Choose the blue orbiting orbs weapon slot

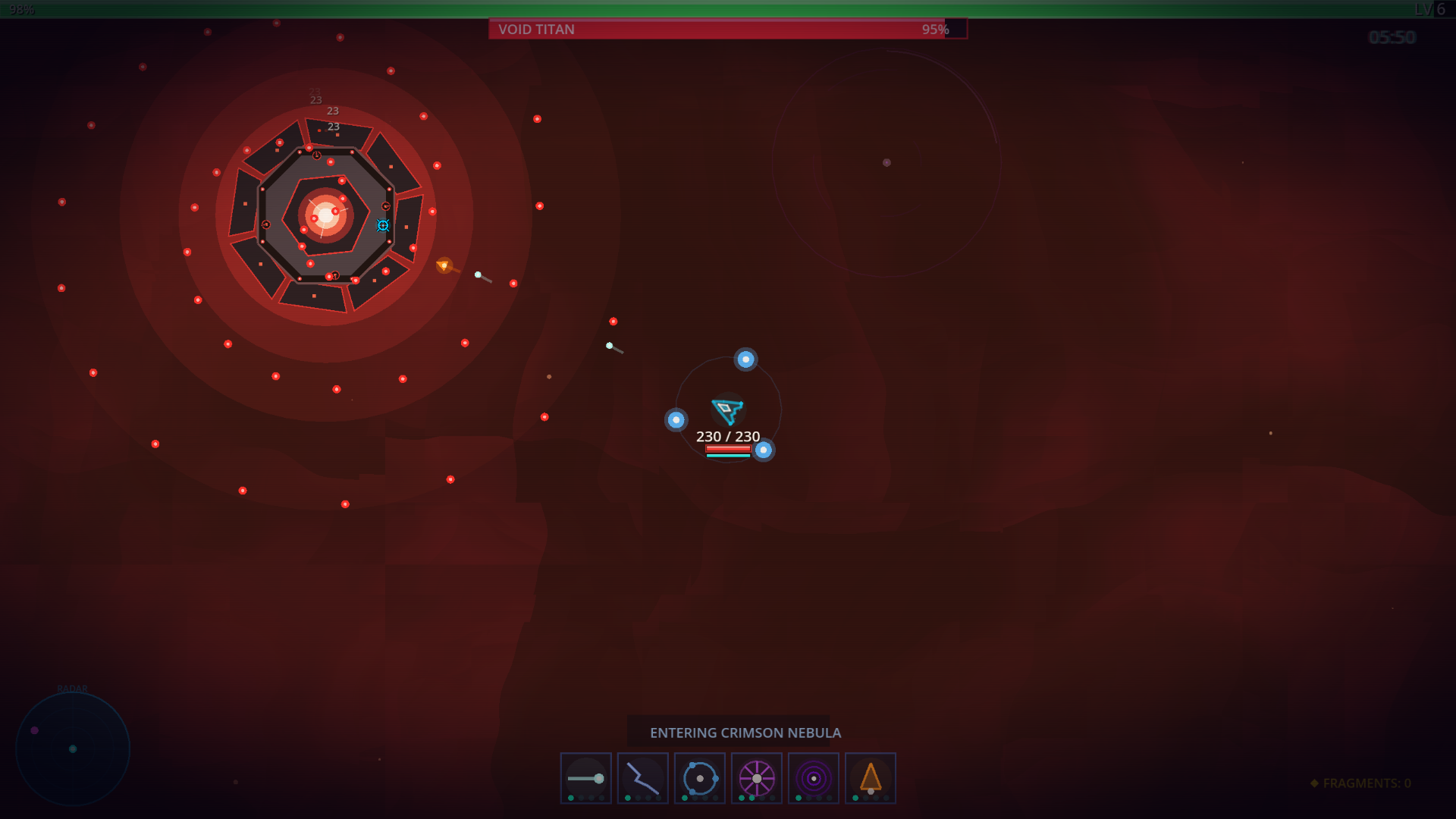pyautogui.click(x=699, y=777)
